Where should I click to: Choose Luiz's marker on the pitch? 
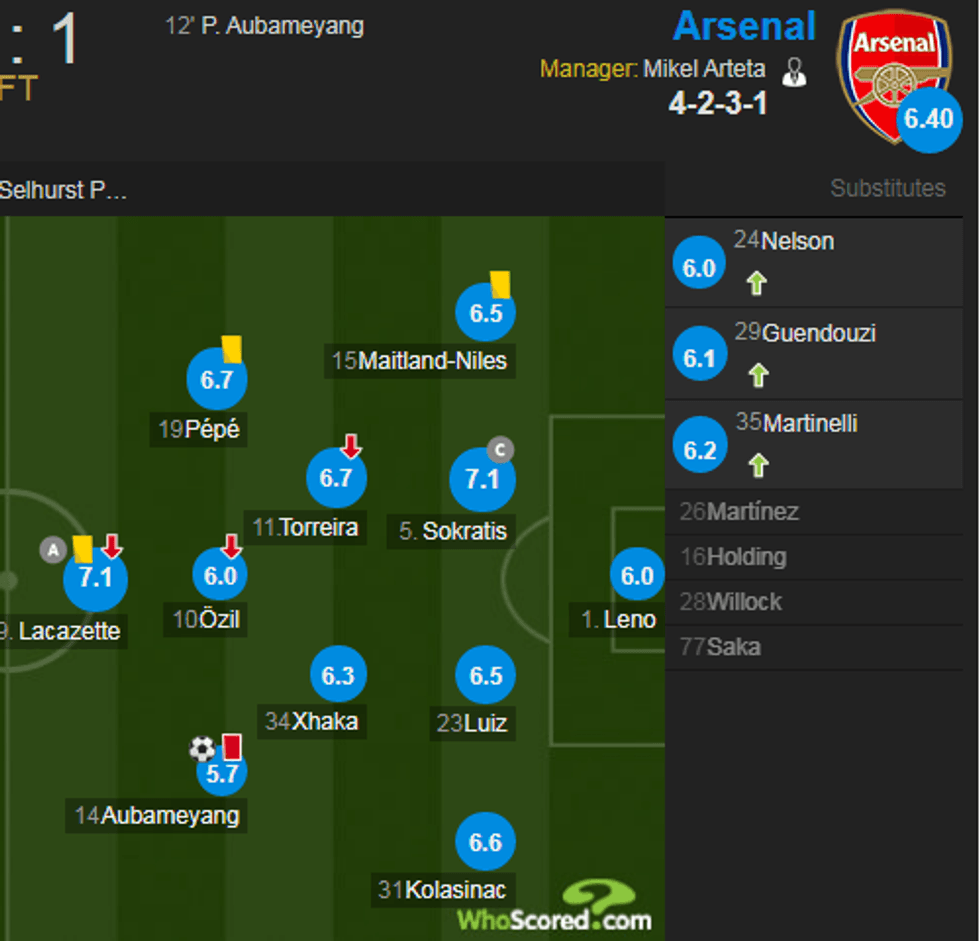coord(485,675)
